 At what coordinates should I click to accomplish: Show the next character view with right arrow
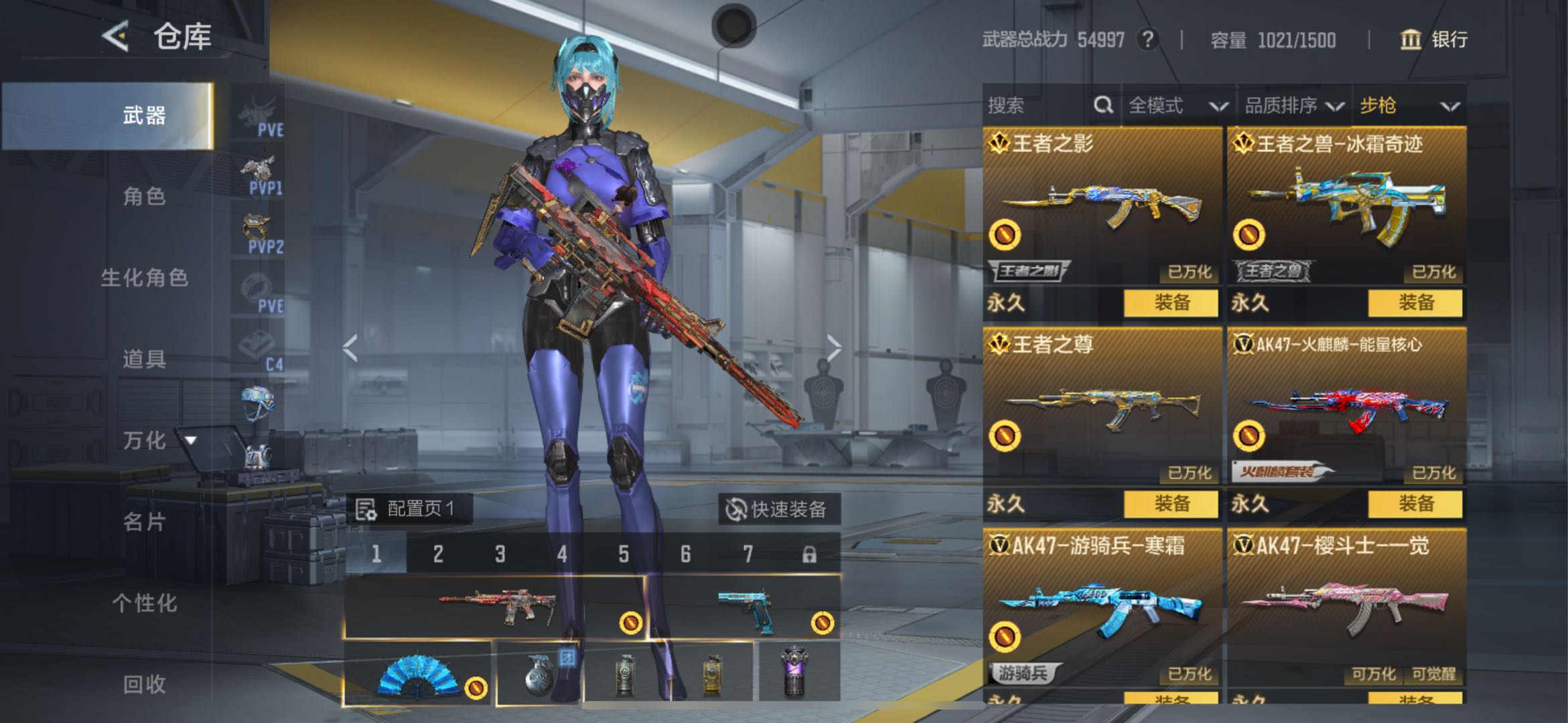pos(834,348)
